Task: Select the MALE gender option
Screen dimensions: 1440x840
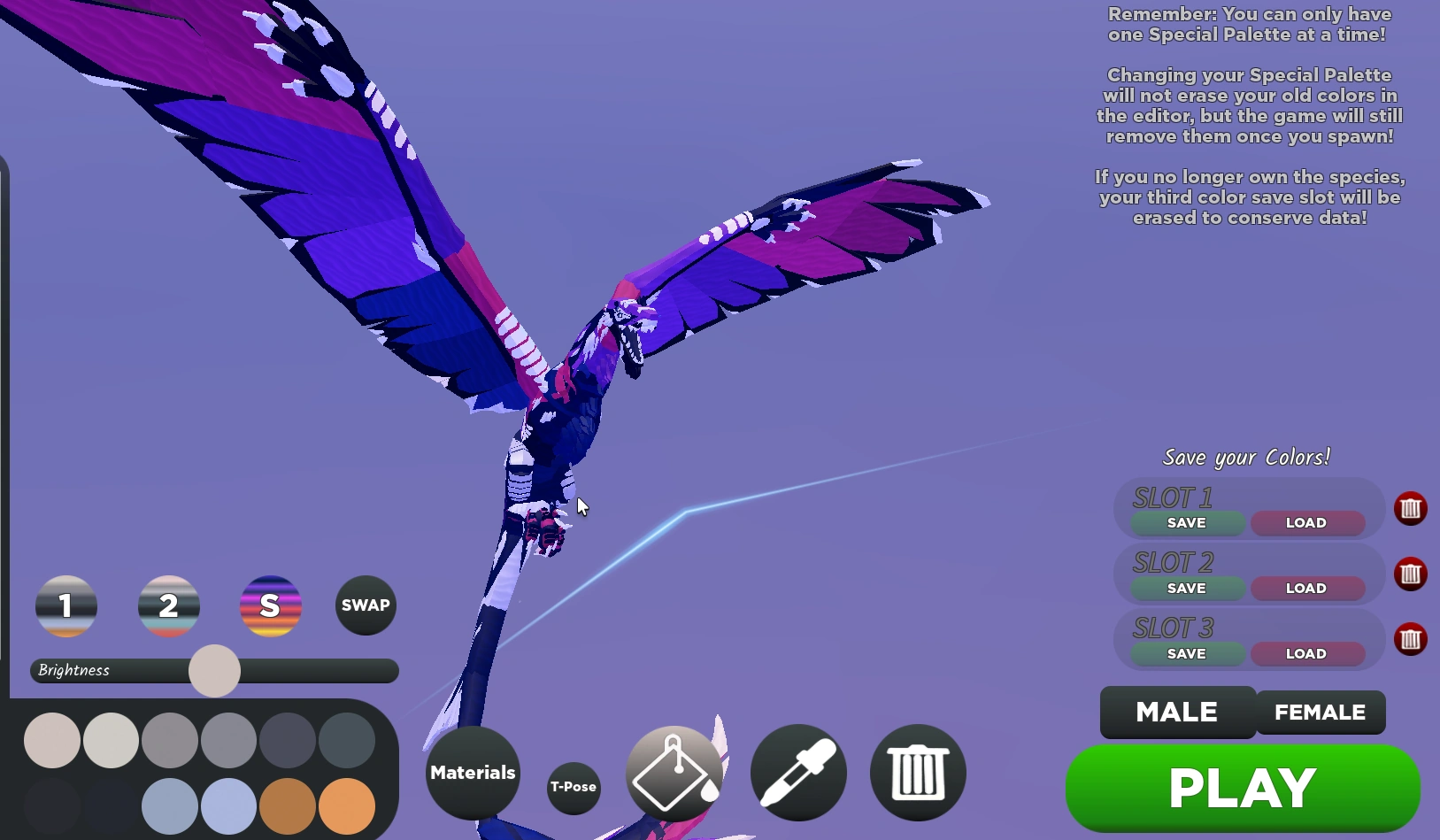Action: [1176, 712]
